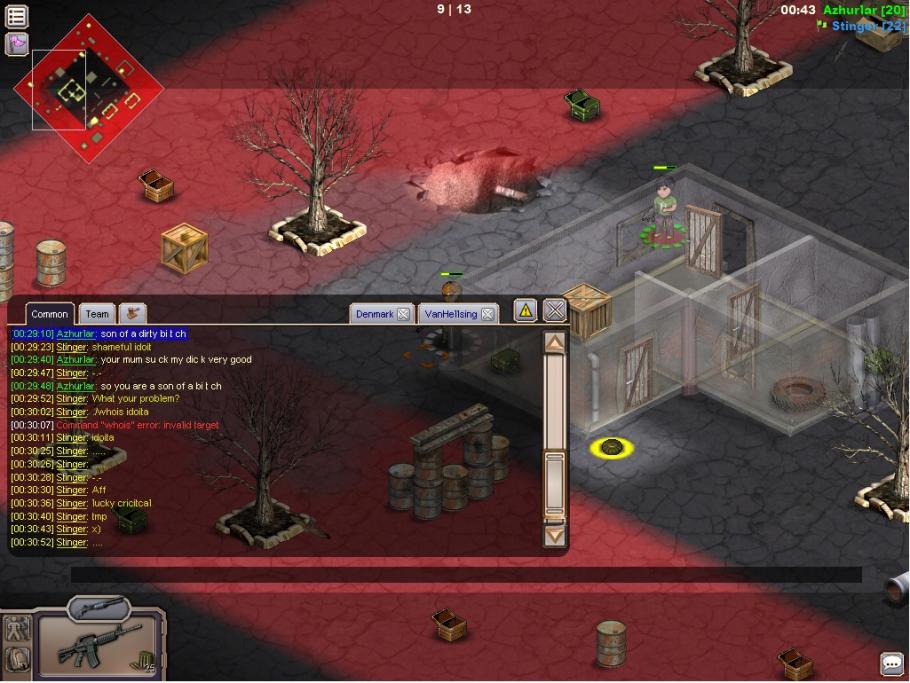Close the chat window

tap(555, 311)
